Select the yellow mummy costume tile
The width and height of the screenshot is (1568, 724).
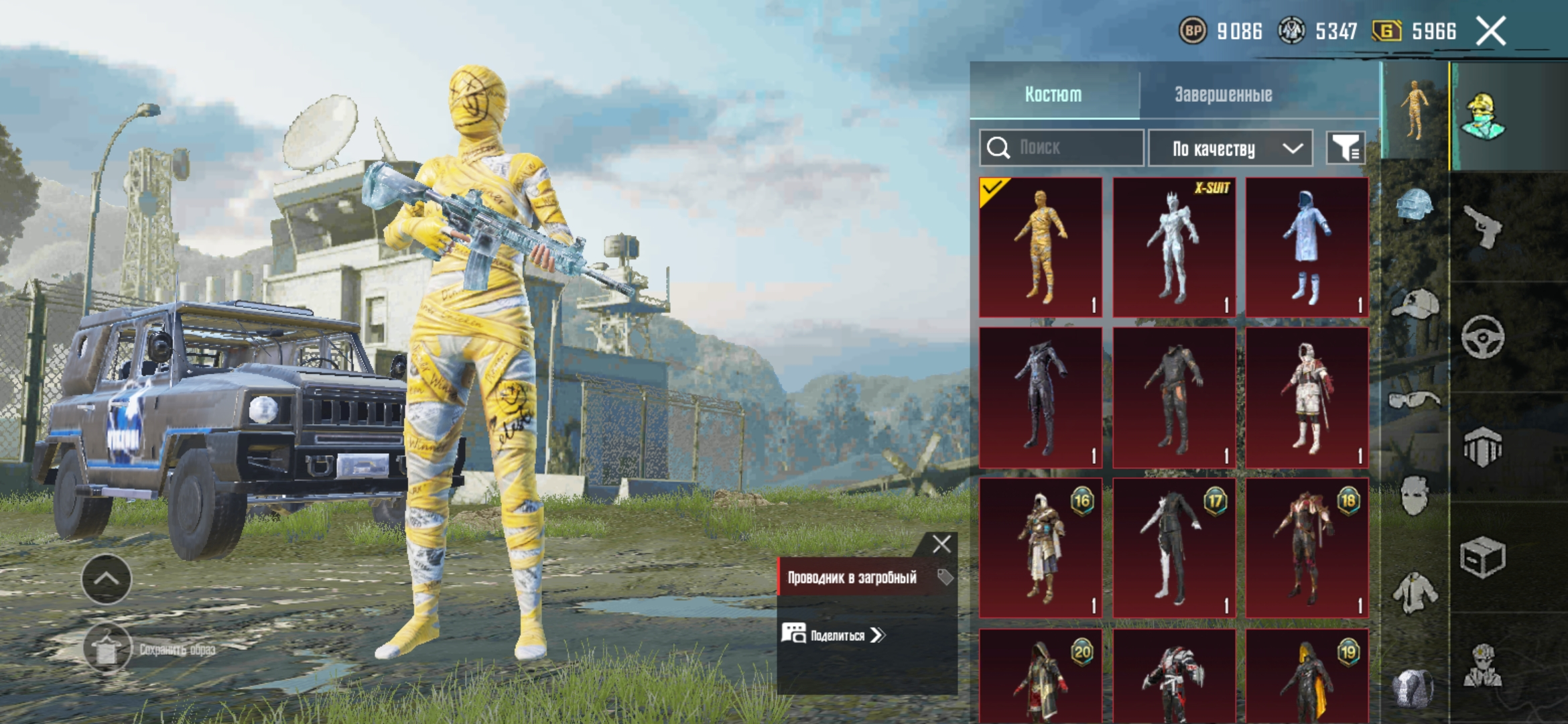pos(1041,247)
